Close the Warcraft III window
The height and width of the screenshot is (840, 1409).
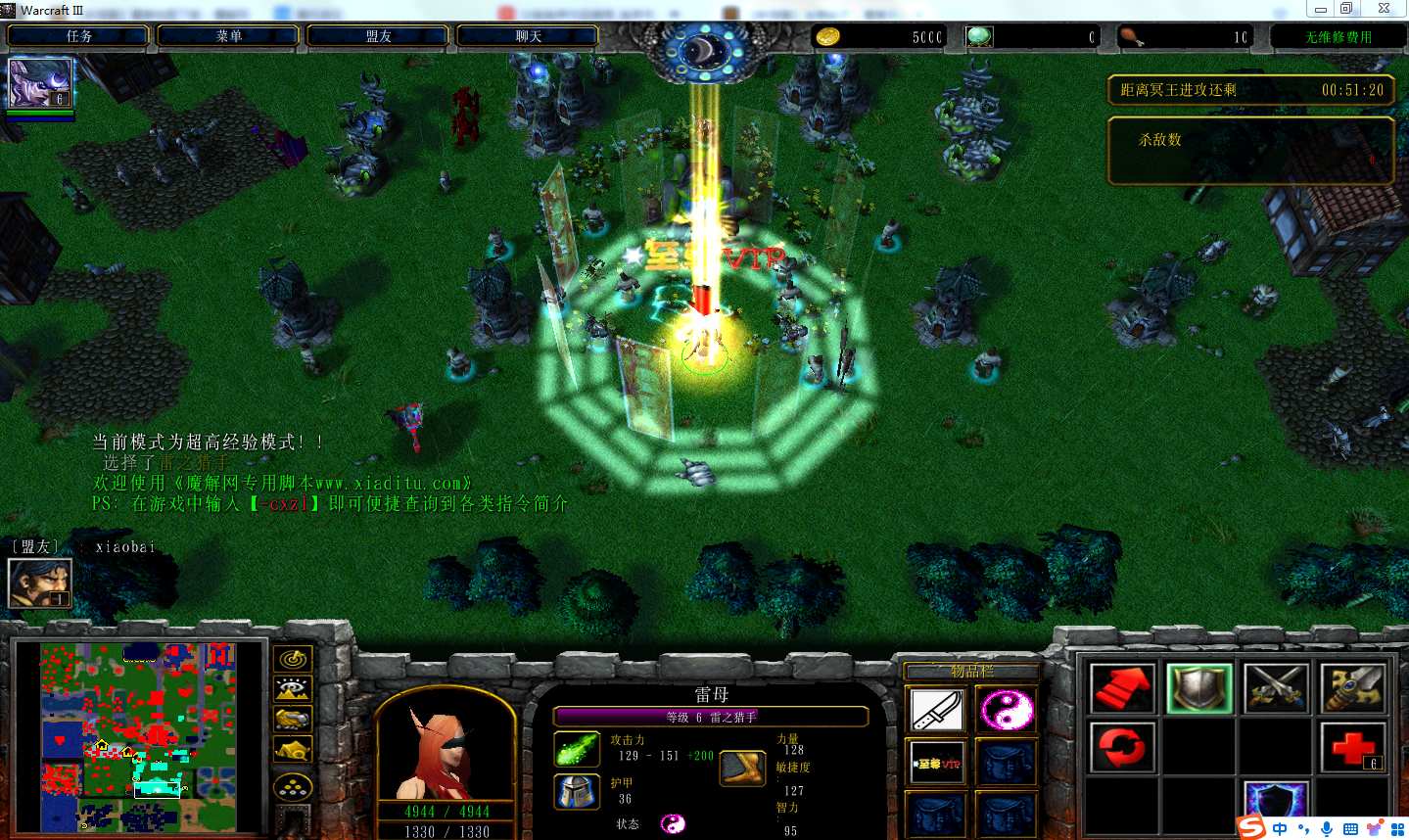point(1383,9)
